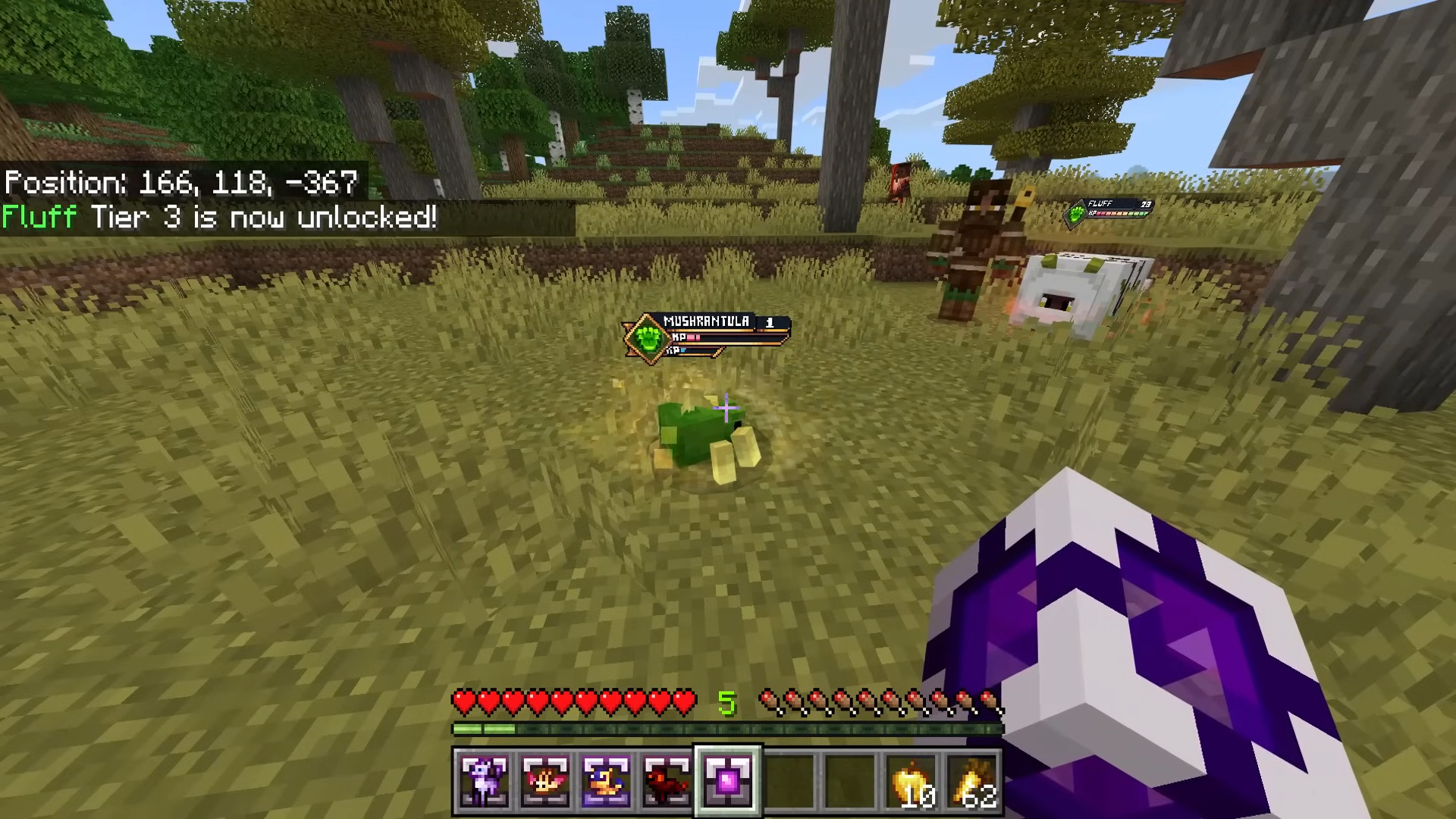Select the golden apple stack
Image resolution: width=1456 pixels, height=819 pixels.
[x=911, y=782]
